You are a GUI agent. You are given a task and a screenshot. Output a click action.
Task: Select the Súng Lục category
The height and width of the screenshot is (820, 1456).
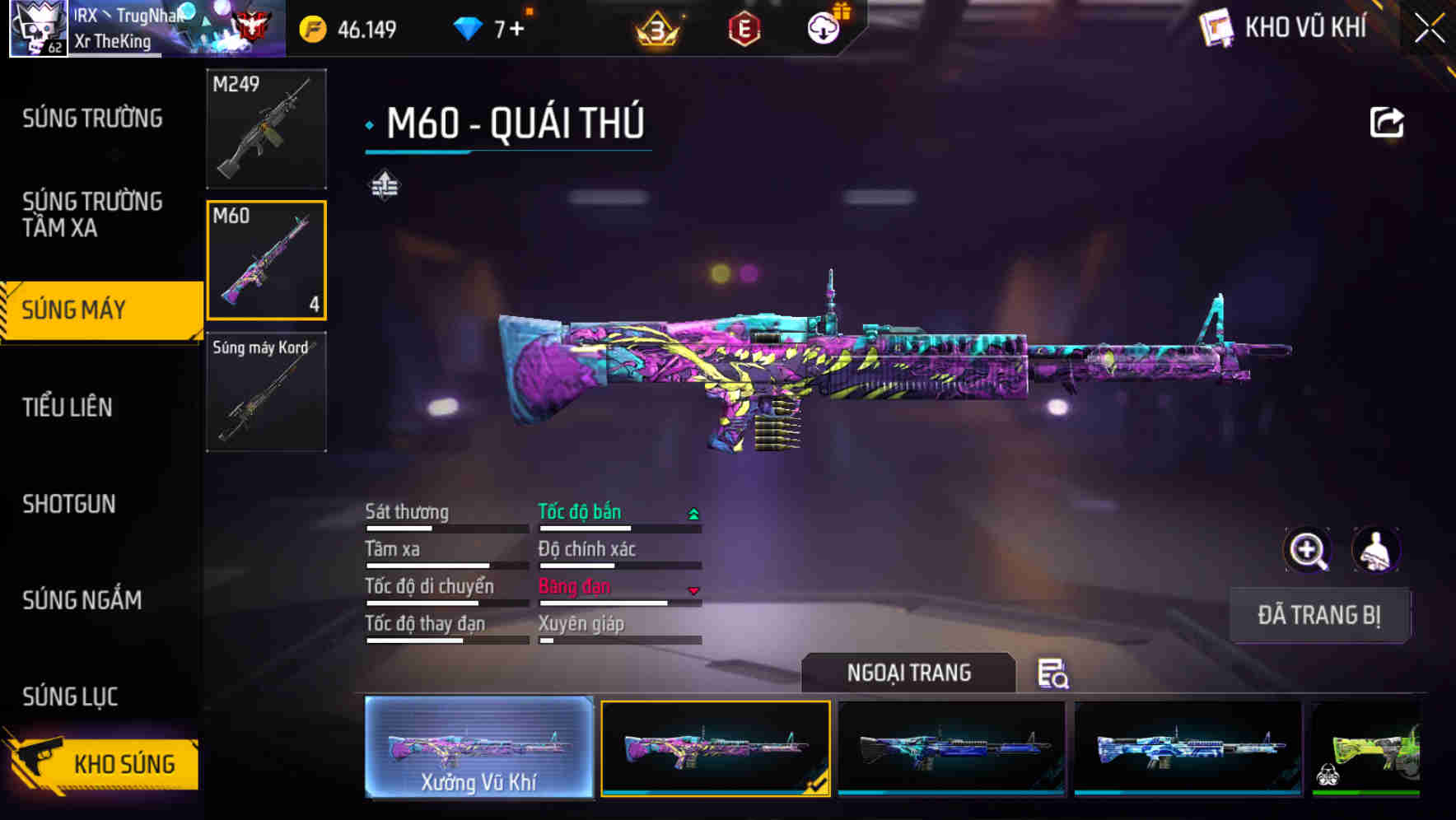tap(70, 697)
